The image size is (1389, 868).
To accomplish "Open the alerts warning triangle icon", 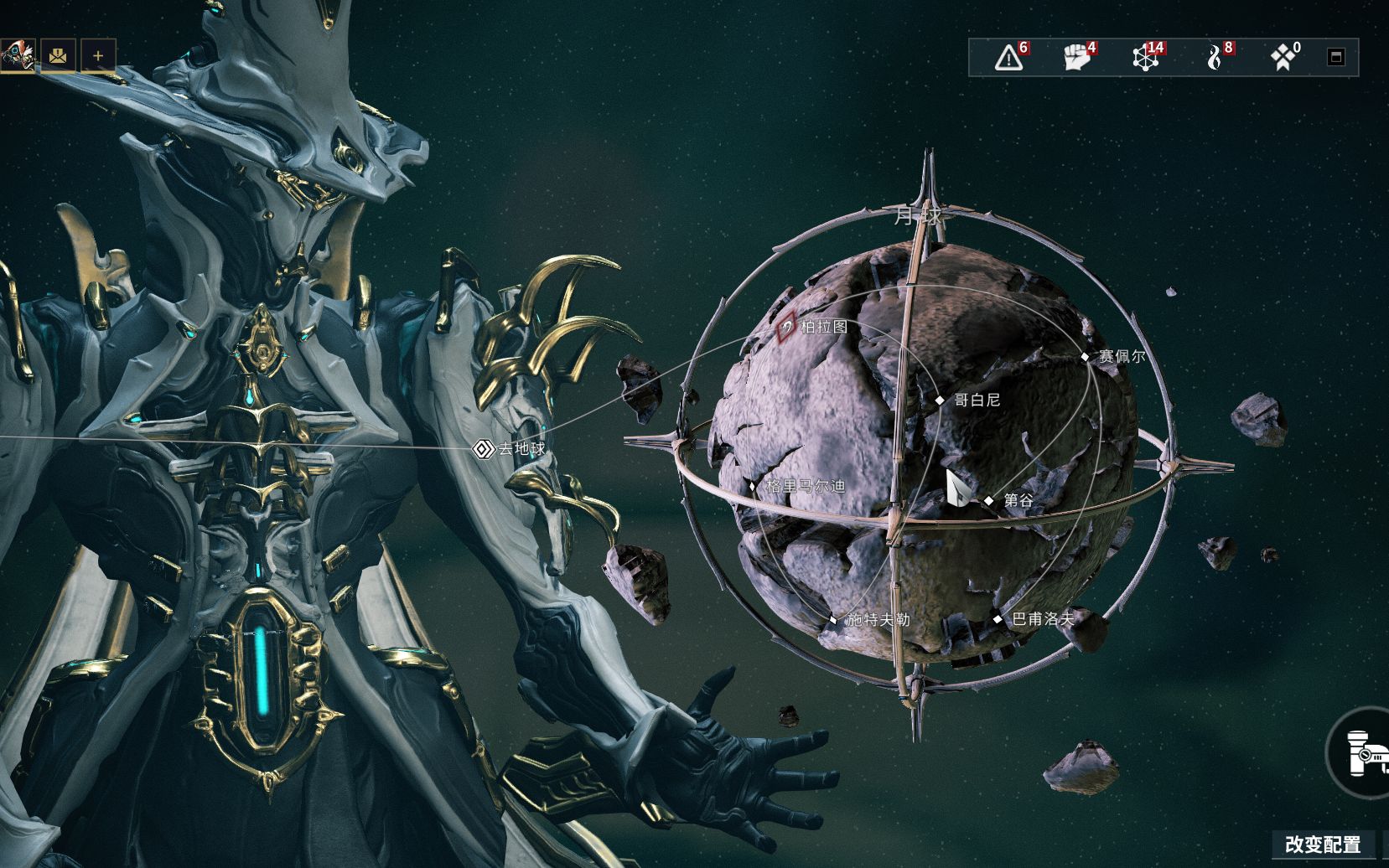I will 1009,57.
